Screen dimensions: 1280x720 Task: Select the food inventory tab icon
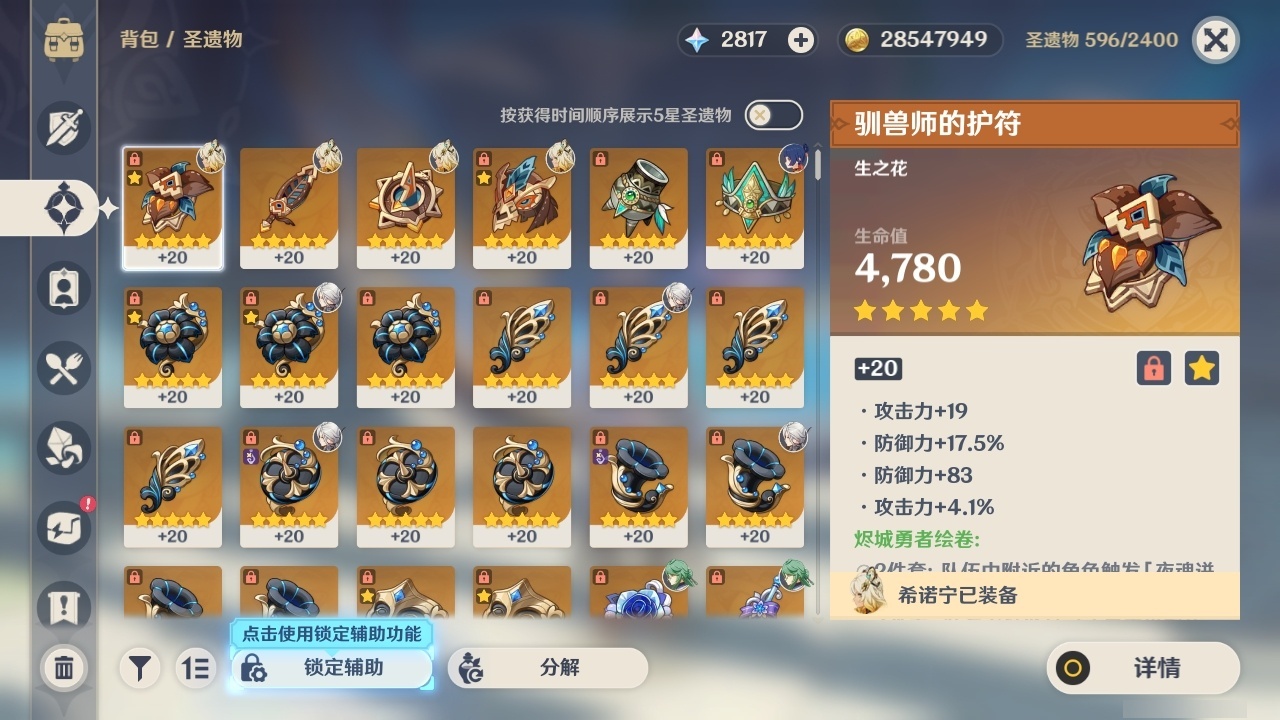tap(63, 367)
